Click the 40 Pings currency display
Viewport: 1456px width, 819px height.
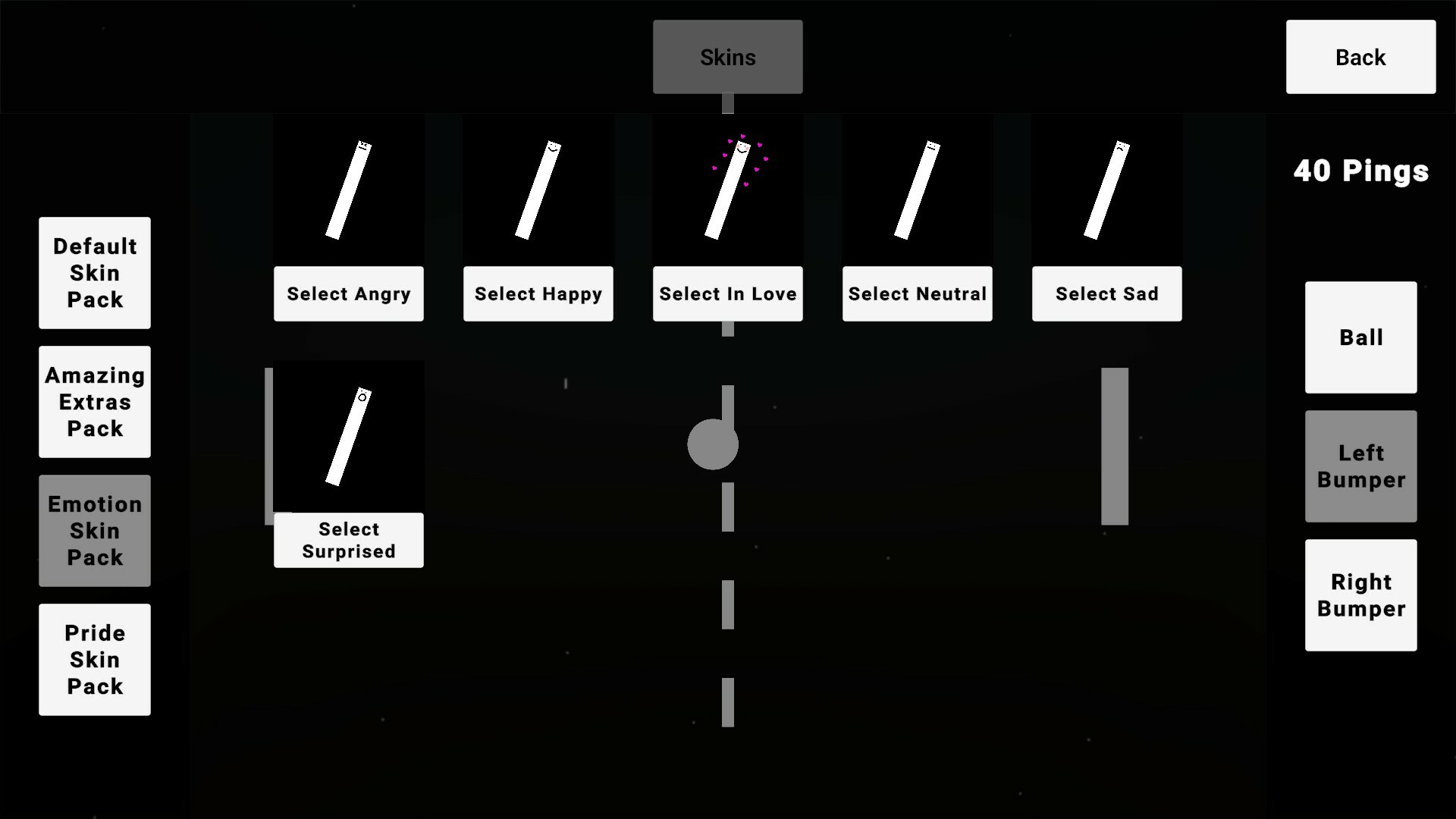tap(1360, 171)
